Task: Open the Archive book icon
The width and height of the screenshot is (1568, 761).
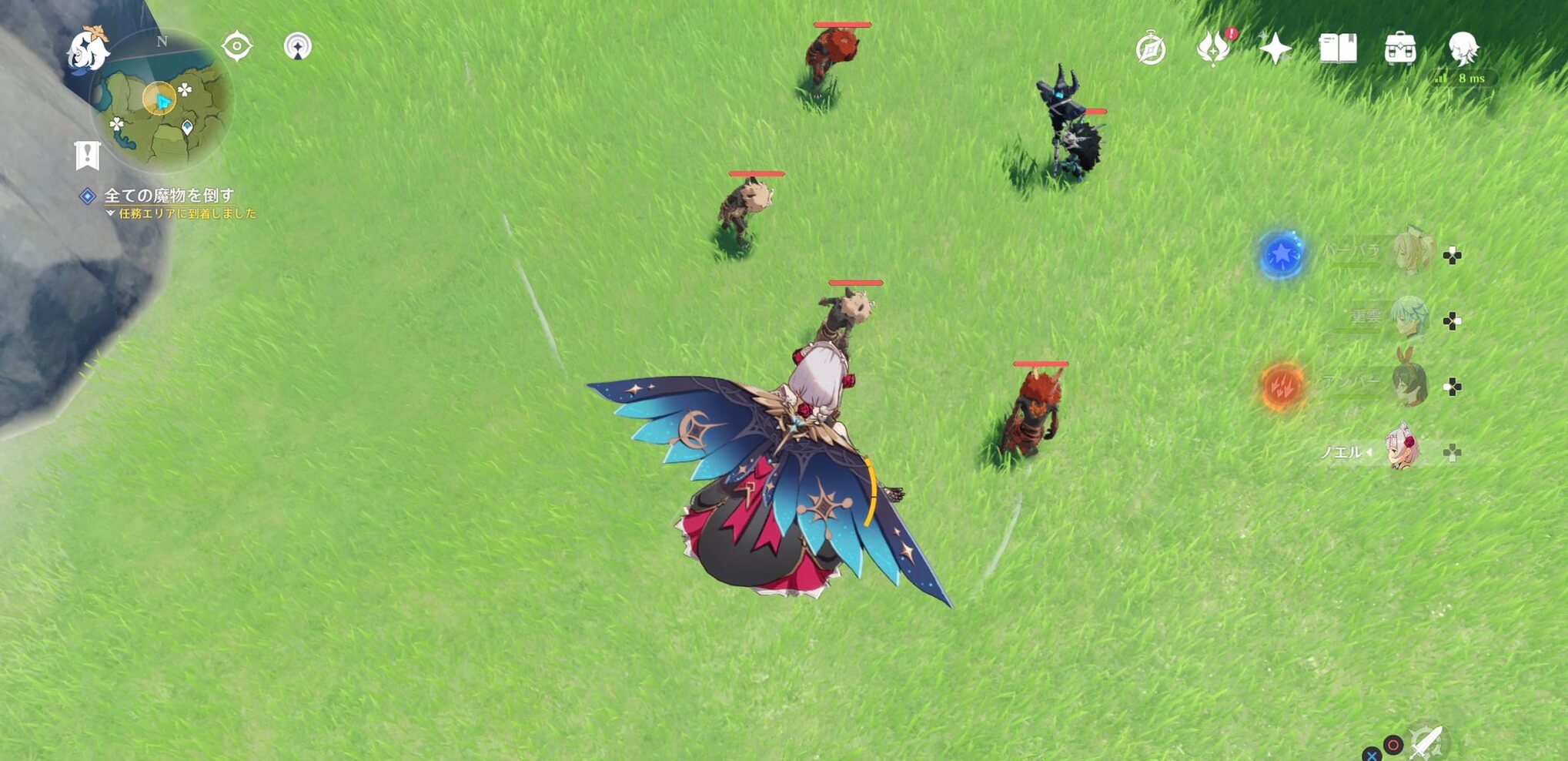Action: [1340, 48]
